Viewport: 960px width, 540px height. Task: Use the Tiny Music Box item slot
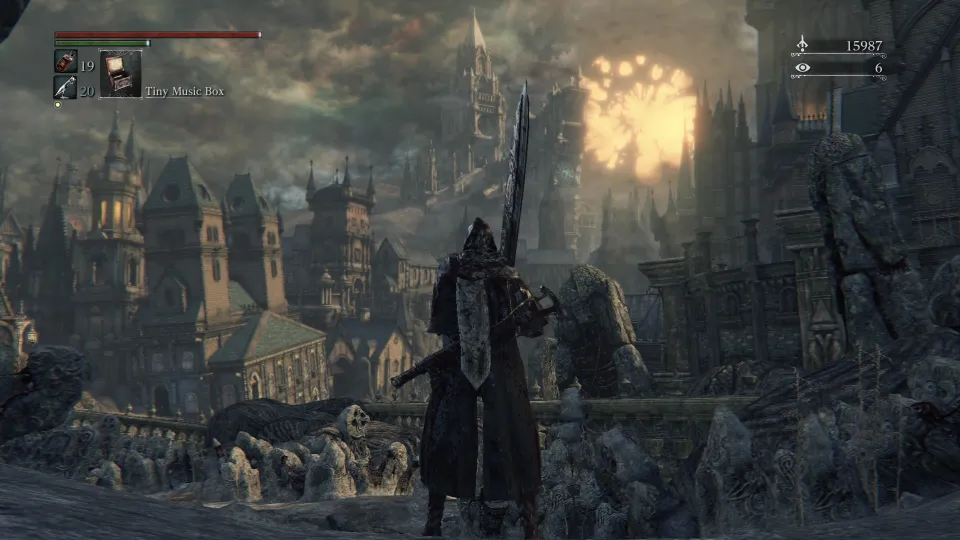[120, 74]
